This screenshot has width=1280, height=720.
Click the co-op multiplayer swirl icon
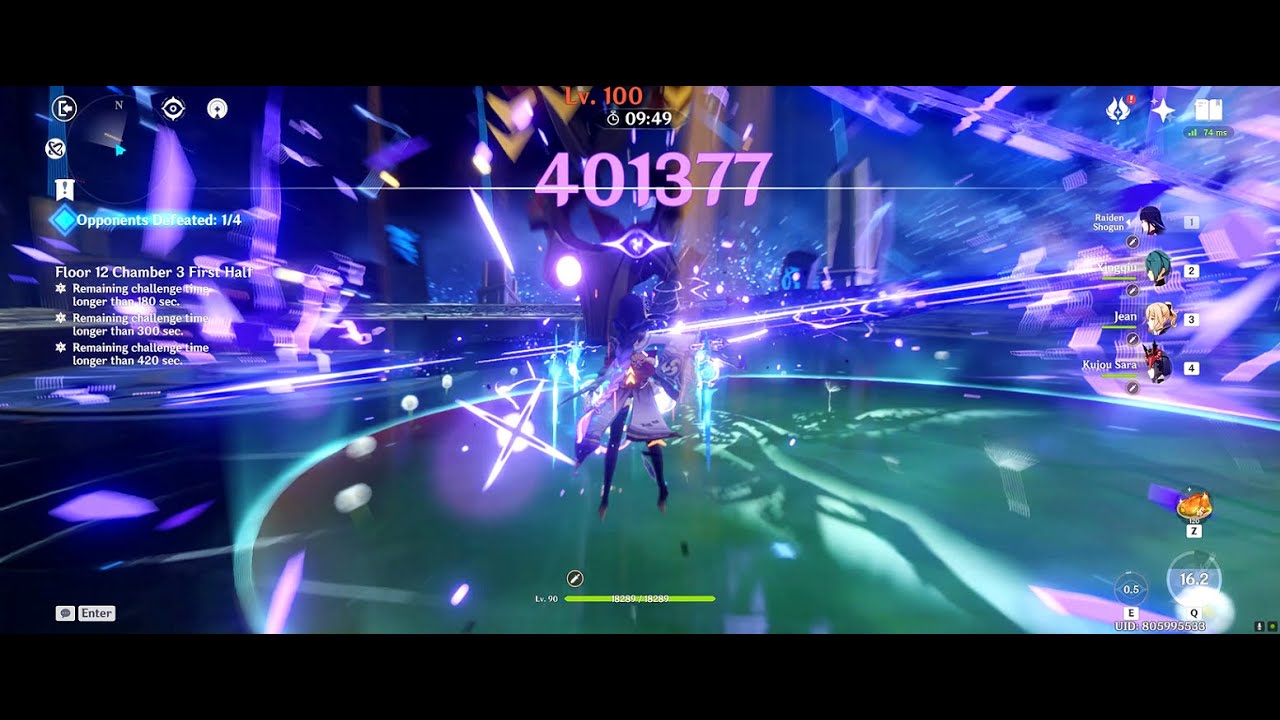pos(55,150)
